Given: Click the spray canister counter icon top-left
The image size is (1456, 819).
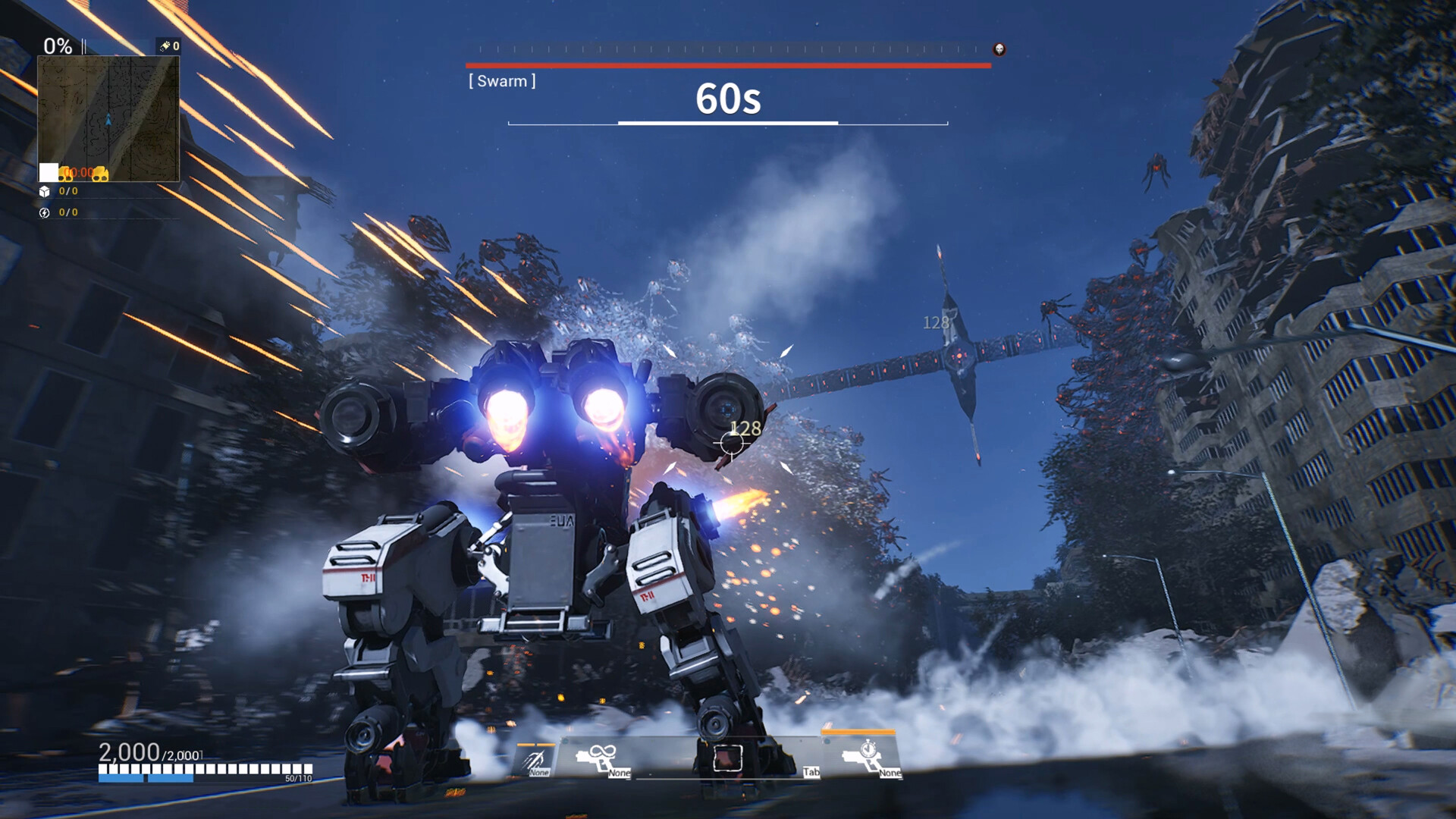Looking at the screenshot, I should (165, 45).
